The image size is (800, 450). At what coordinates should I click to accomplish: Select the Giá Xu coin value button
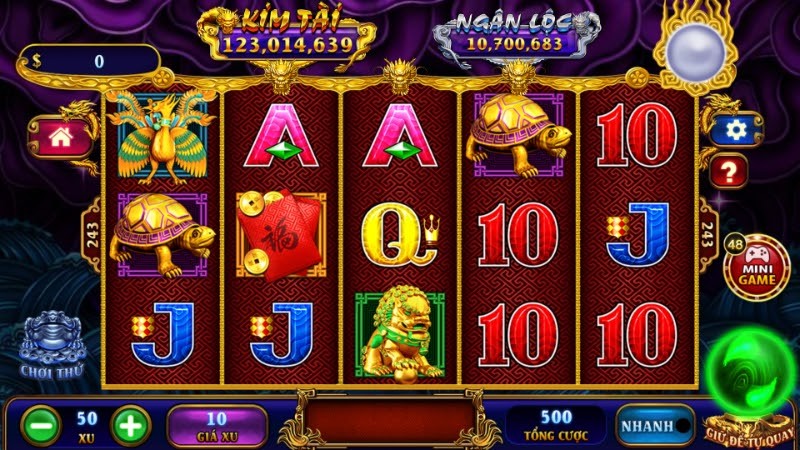217,425
